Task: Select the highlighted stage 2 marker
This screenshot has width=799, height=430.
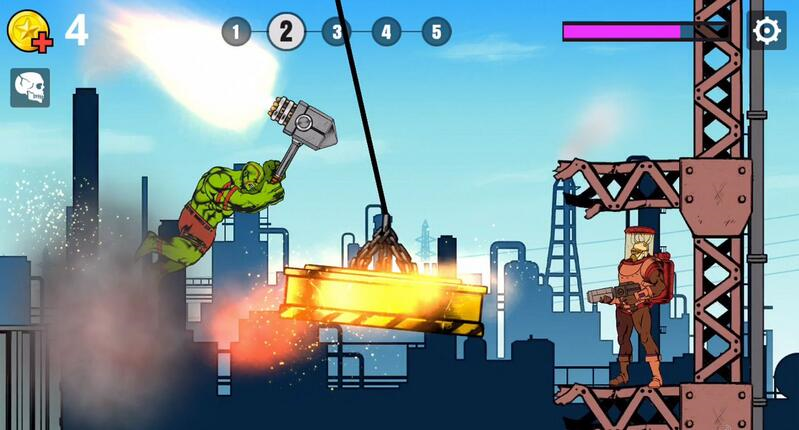Action: coord(286,31)
